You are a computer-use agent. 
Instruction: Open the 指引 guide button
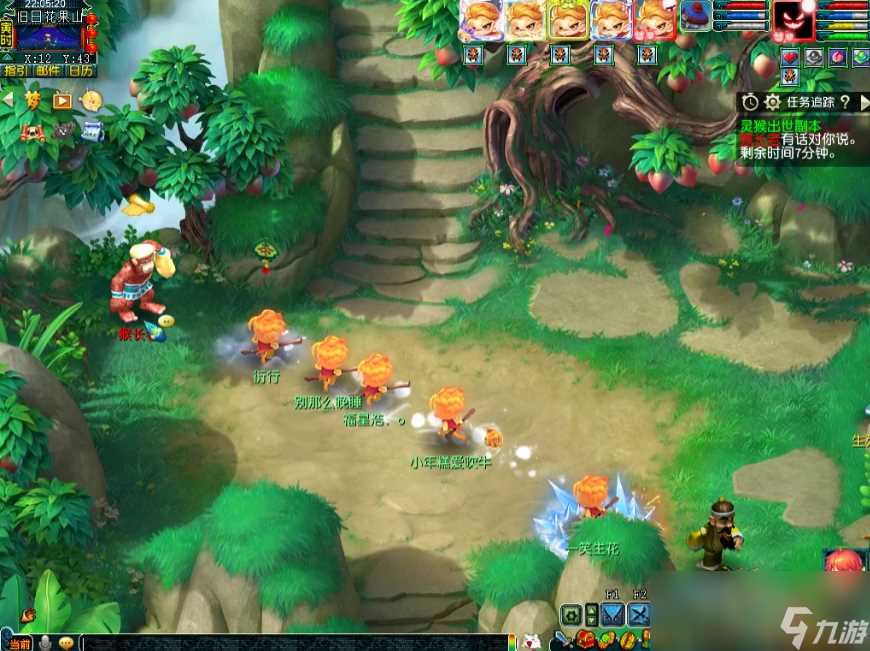pos(15,71)
